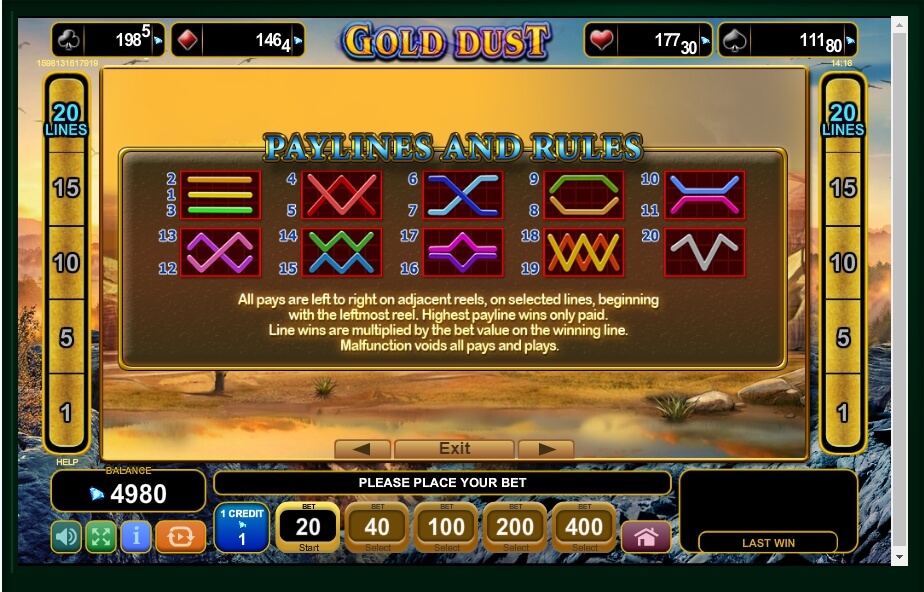This screenshot has width=924, height=592.
Task: Select the maximum 400 bet
Action: (585, 527)
